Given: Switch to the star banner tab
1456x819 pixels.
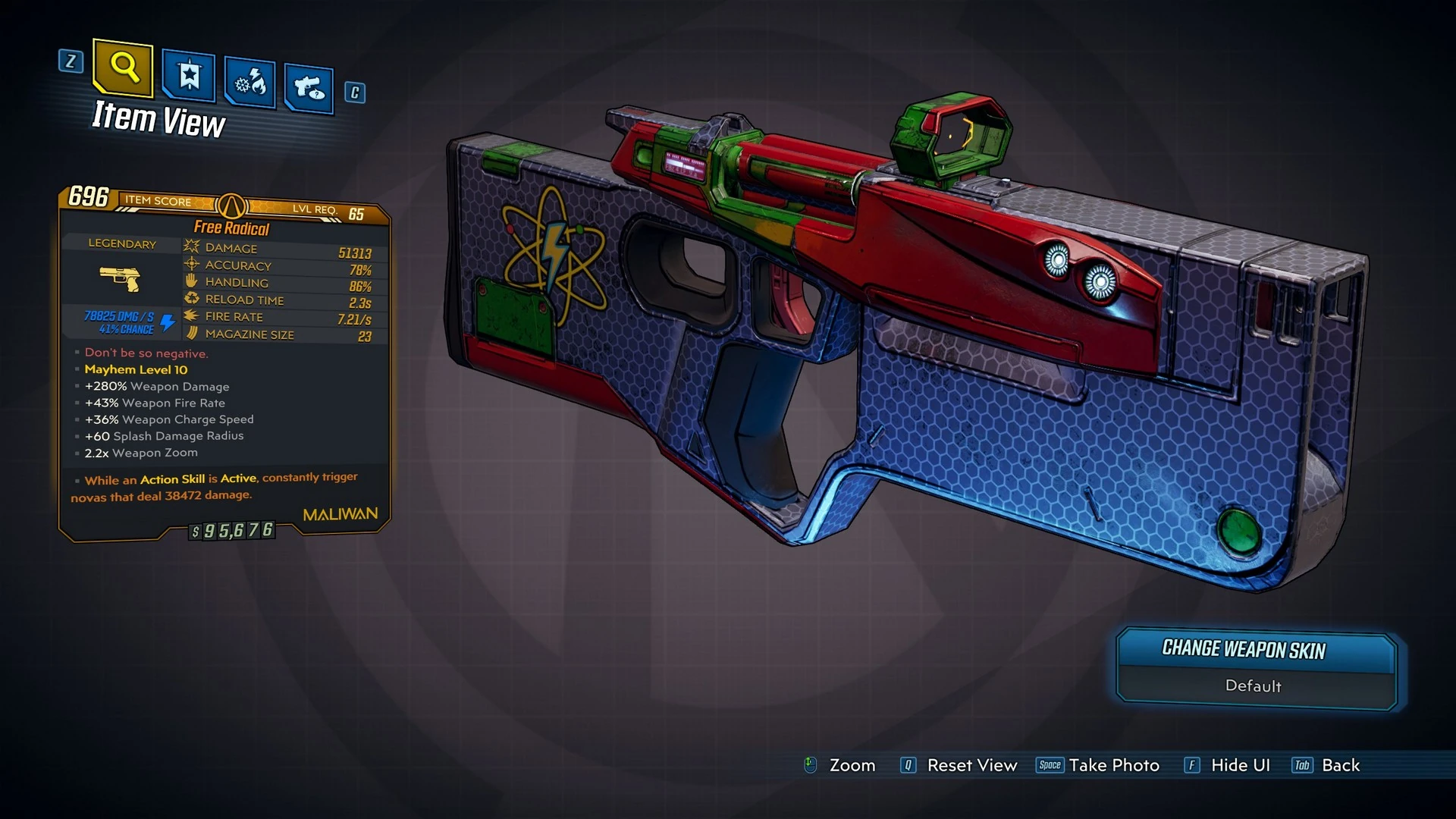Looking at the screenshot, I should pyautogui.click(x=189, y=76).
